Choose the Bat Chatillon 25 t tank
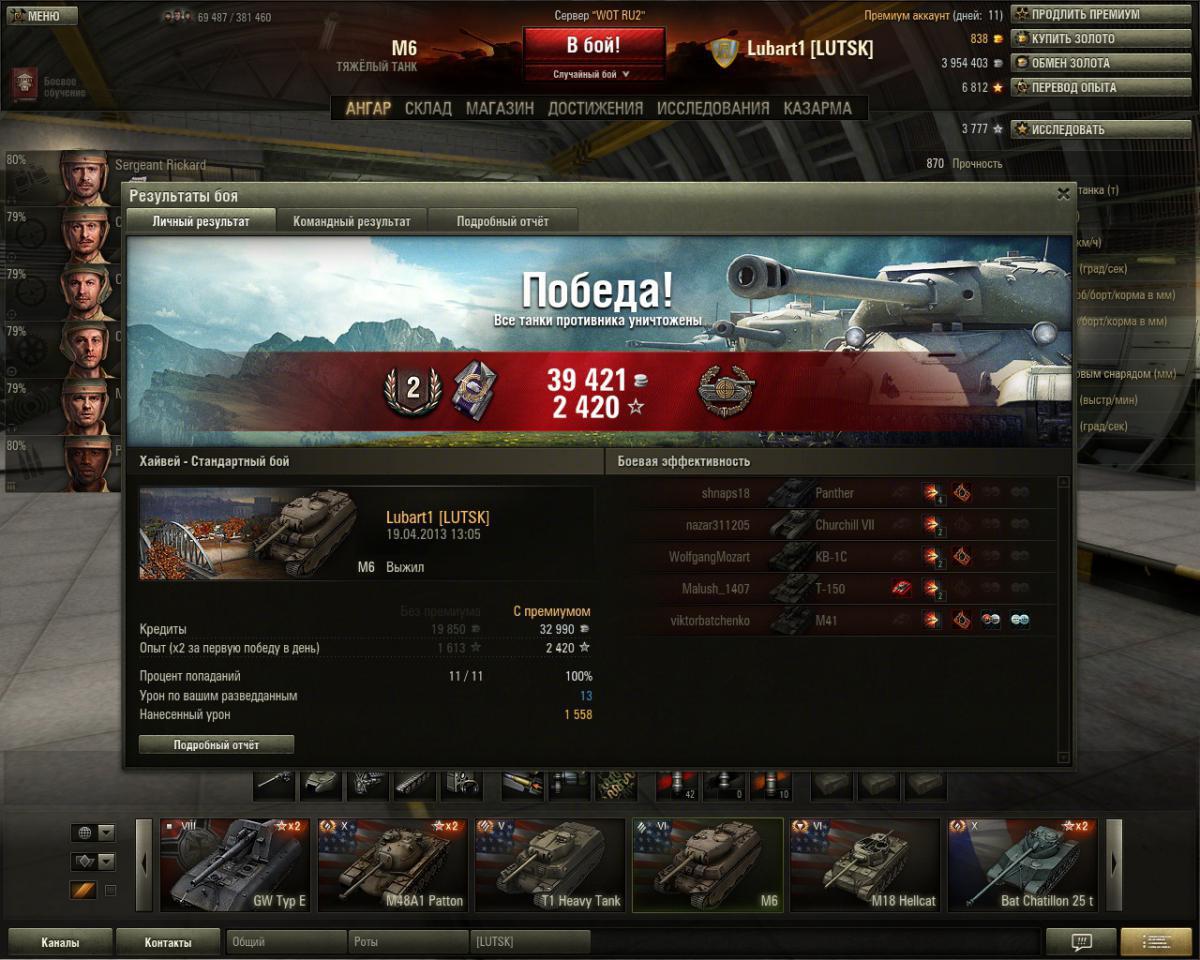This screenshot has width=1200, height=960. click(1022, 866)
